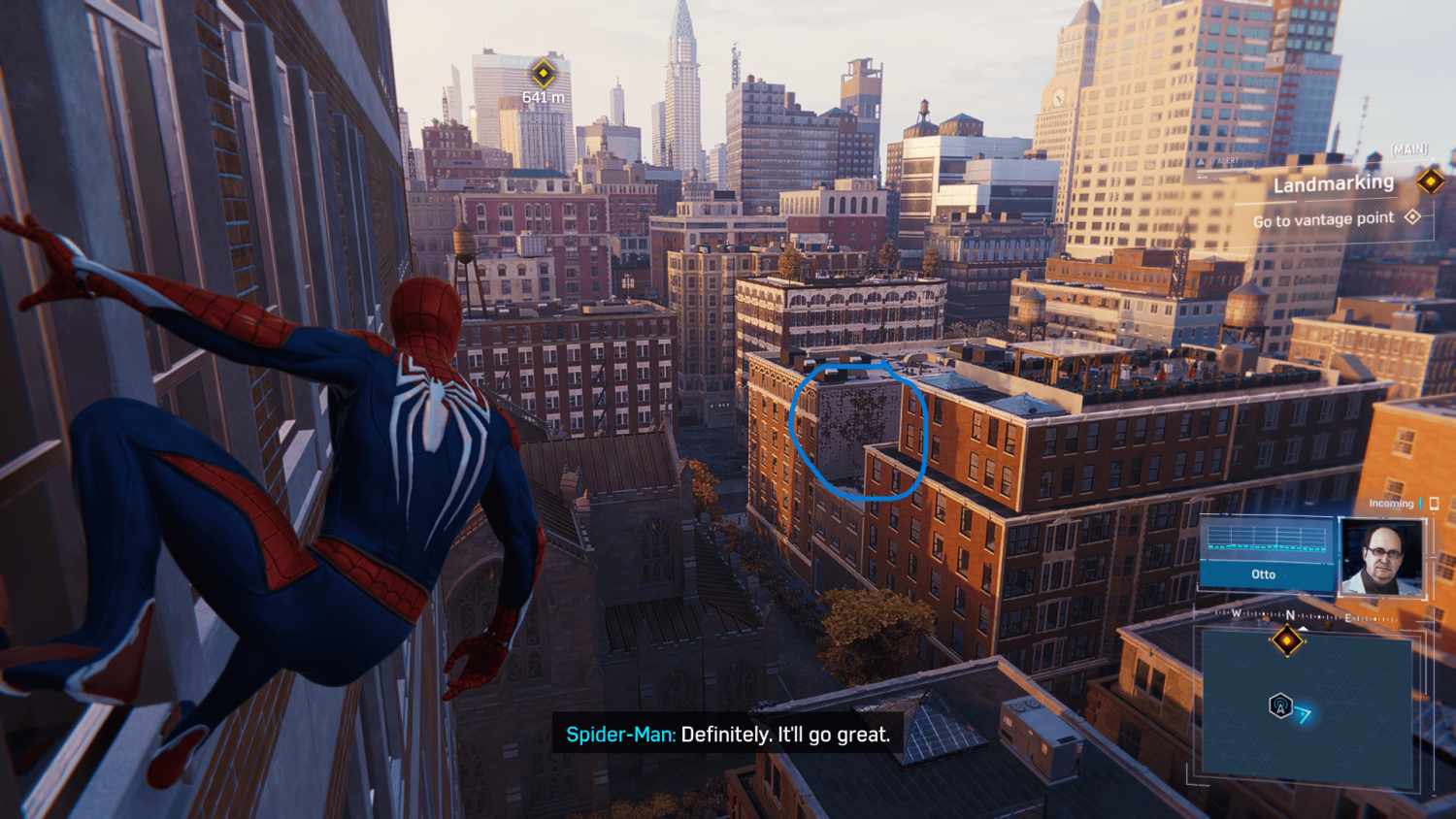This screenshot has height=819, width=1456.
Task: Open the minimap
Action: click(x=1307, y=707)
